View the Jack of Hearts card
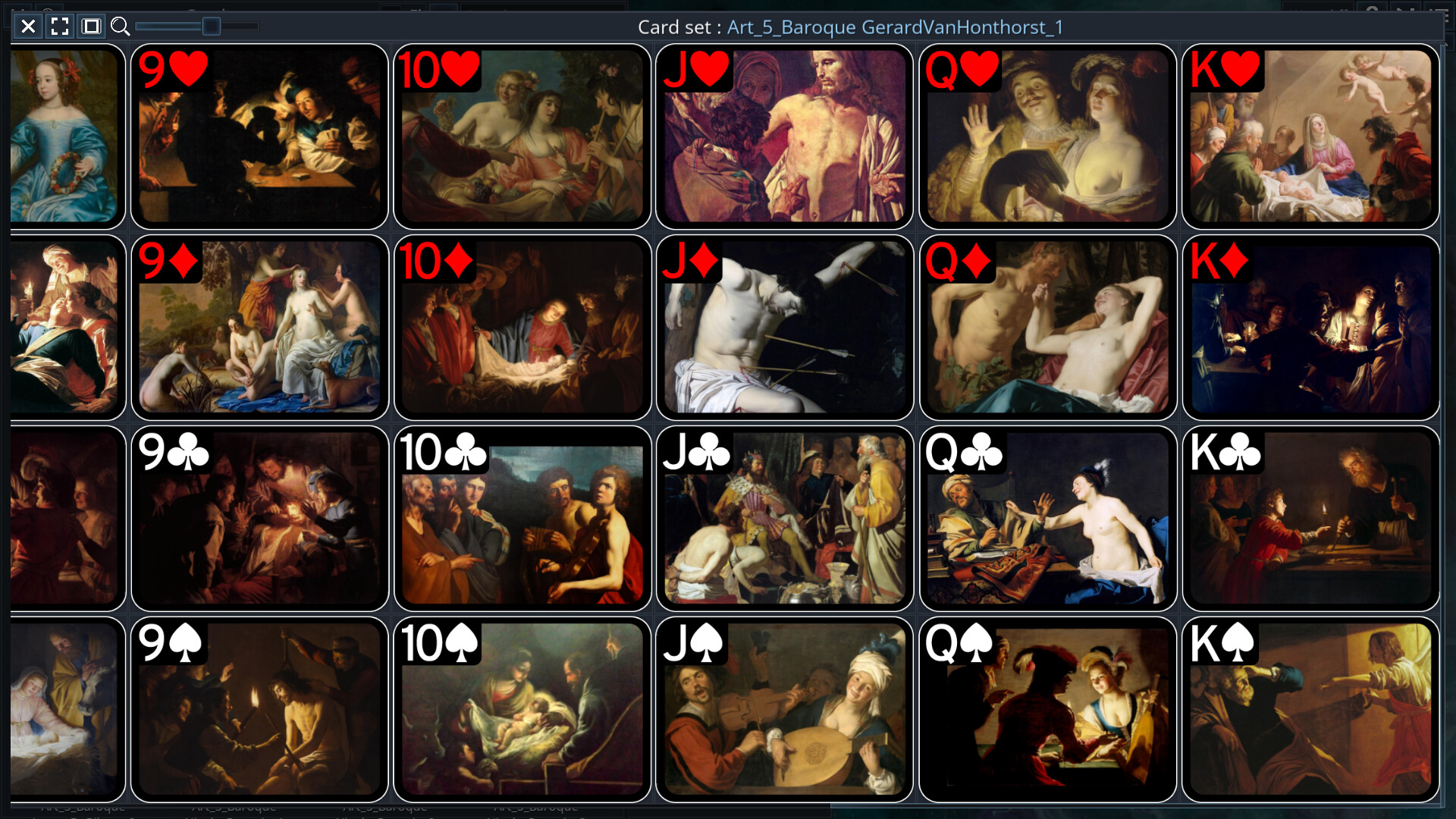The height and width of the screenshot is (819, 1456). tap(785, 136)
